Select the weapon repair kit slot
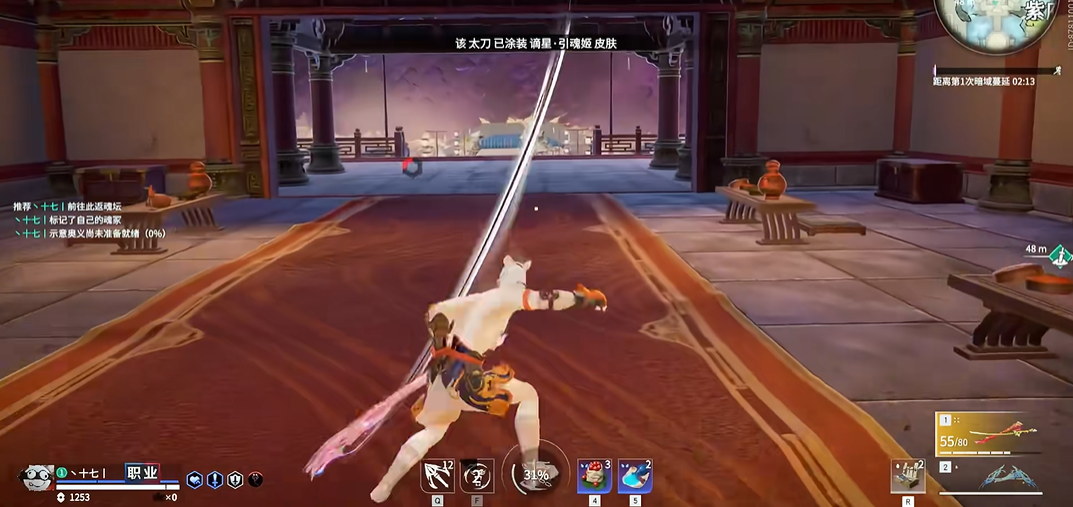 (907, 476)
